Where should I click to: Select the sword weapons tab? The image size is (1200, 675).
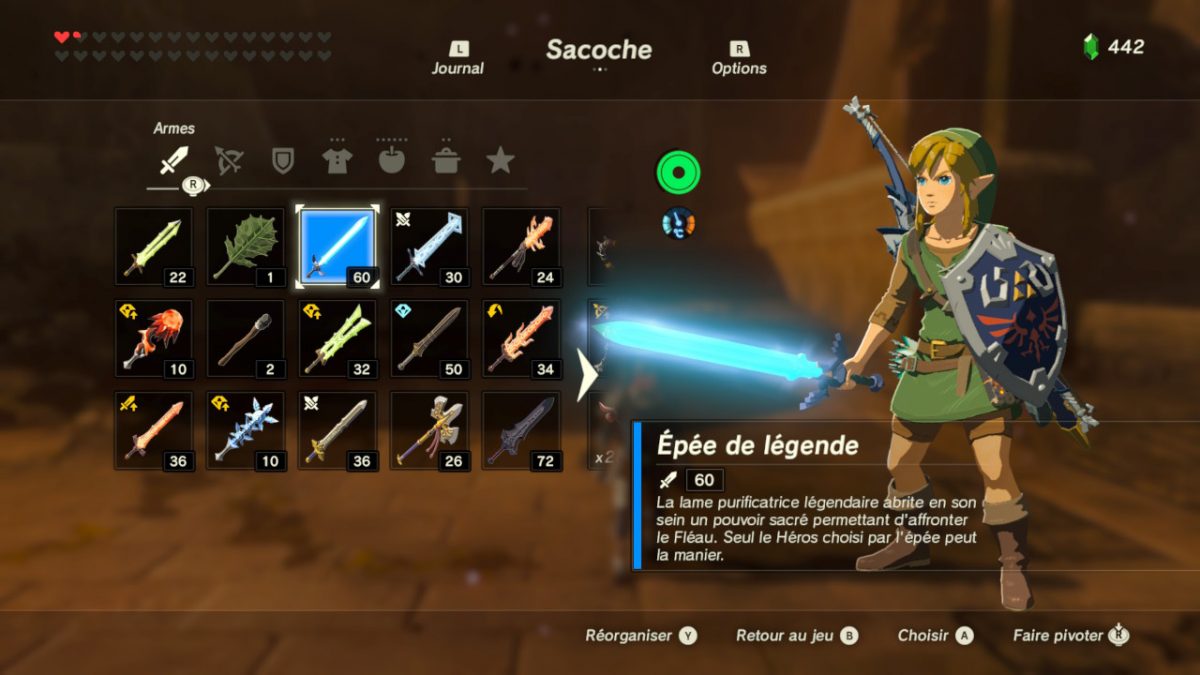click(x=174, y=160)
